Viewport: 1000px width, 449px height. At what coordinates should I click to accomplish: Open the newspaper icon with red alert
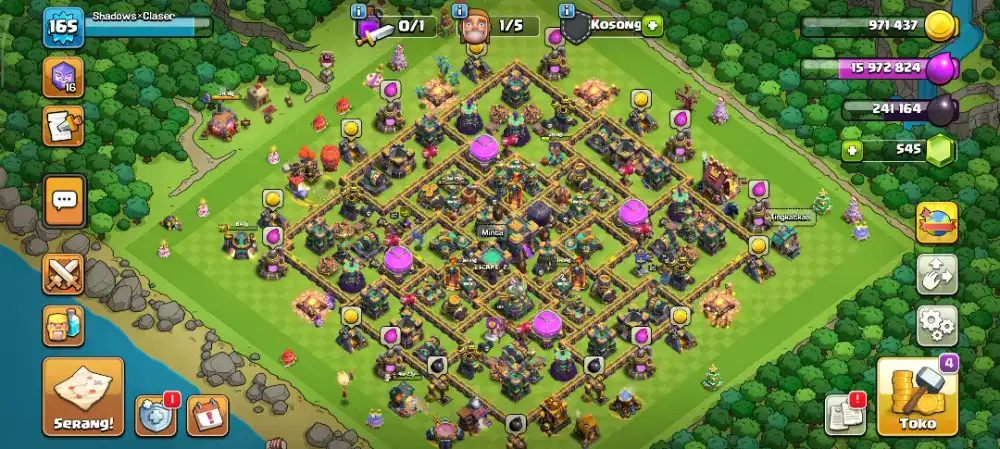coord(844,415)
